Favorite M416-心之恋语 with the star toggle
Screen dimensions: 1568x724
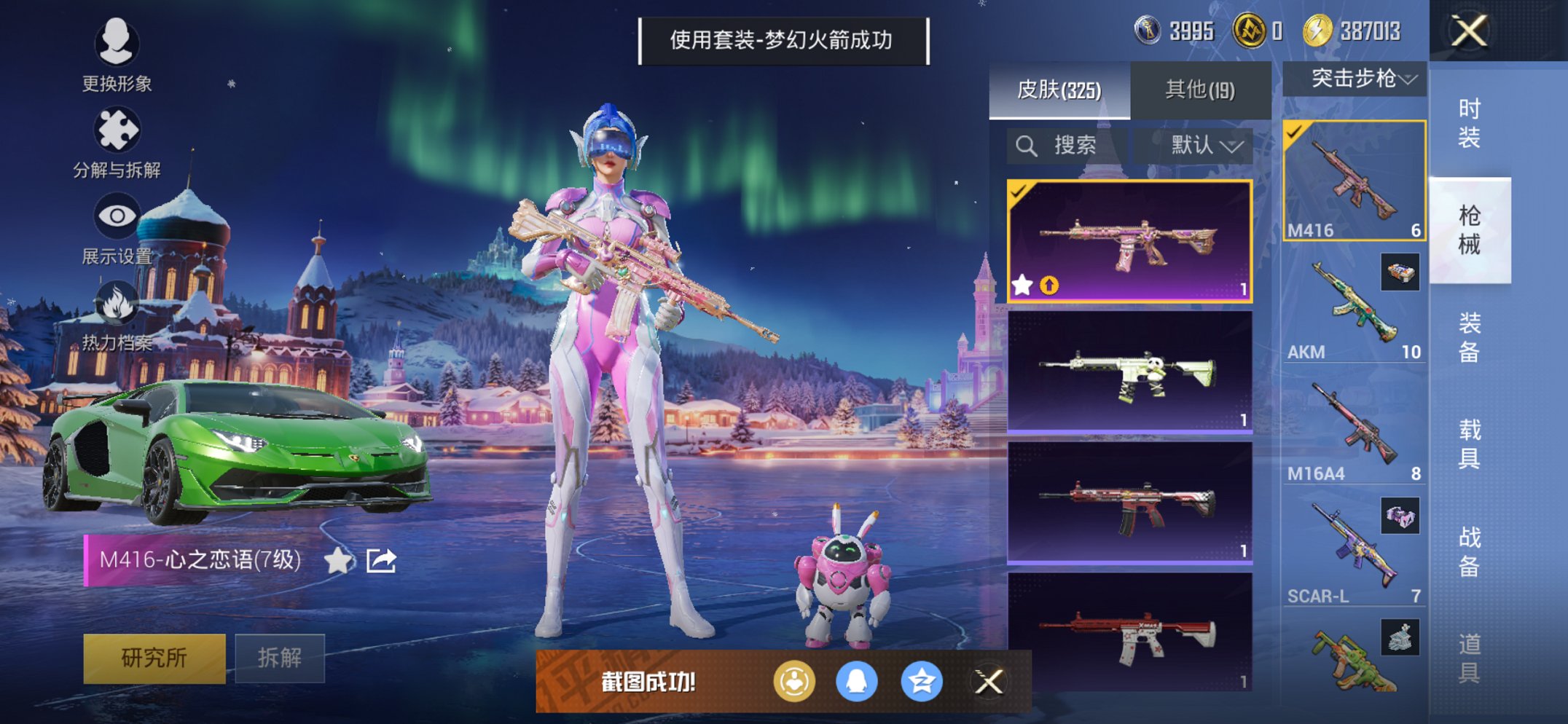coord(337,562)
